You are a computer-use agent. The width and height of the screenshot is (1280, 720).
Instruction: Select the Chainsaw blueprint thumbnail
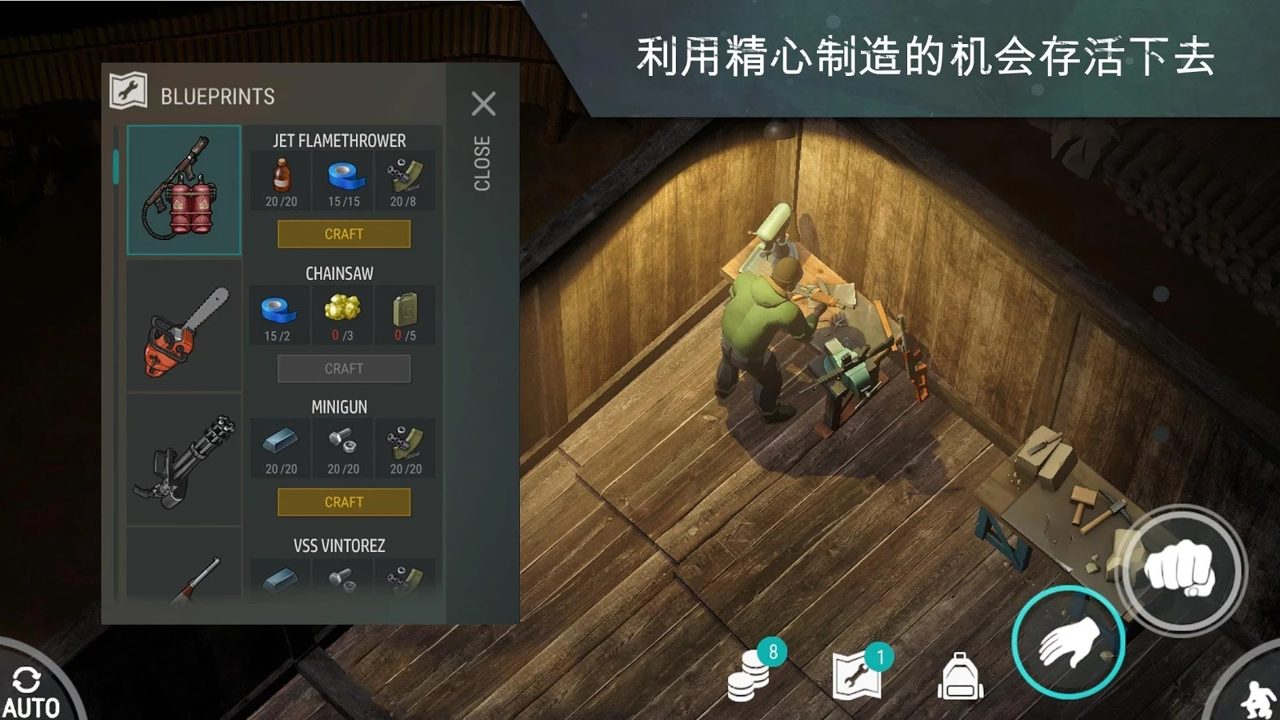pyautogui.click(x=183, y=327)
